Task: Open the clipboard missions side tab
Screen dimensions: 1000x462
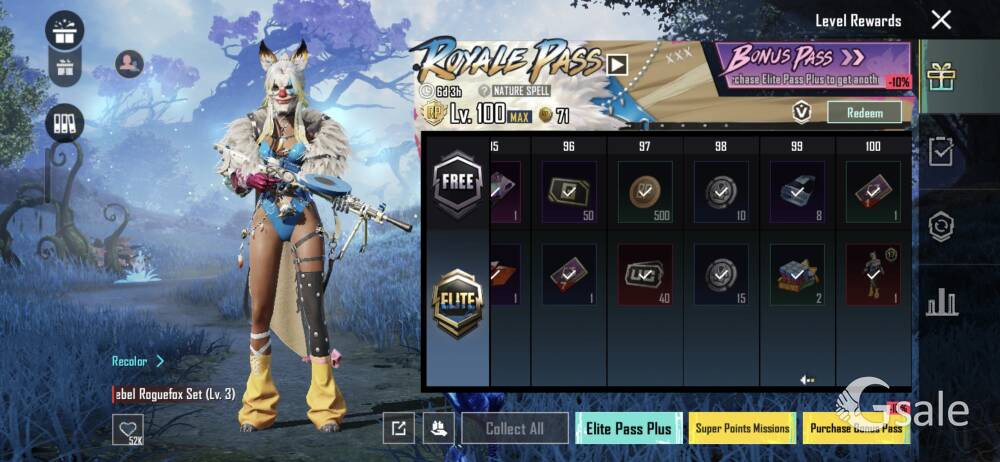Action: click(x=941, y=152)
